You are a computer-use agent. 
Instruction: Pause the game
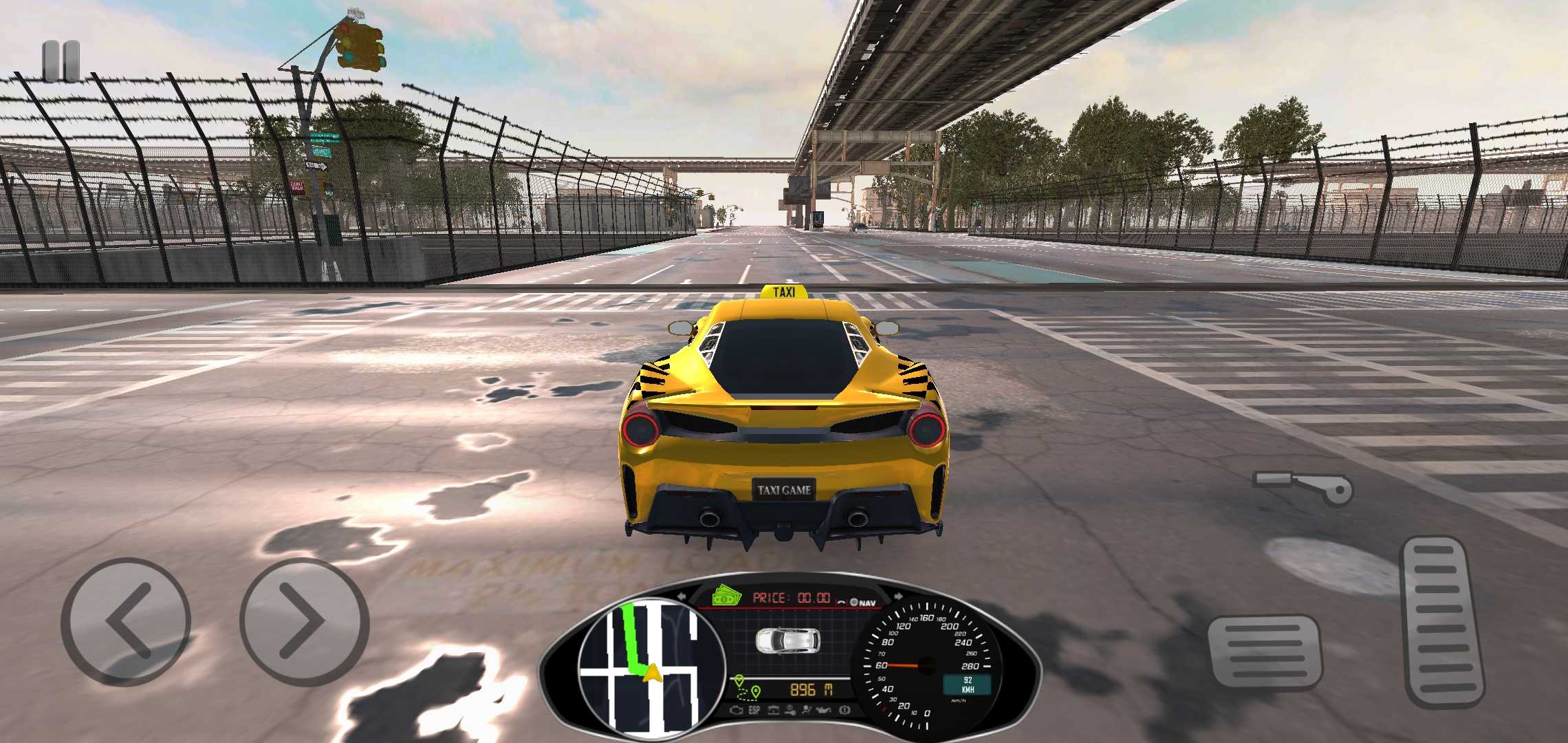[x=61, y=61]
